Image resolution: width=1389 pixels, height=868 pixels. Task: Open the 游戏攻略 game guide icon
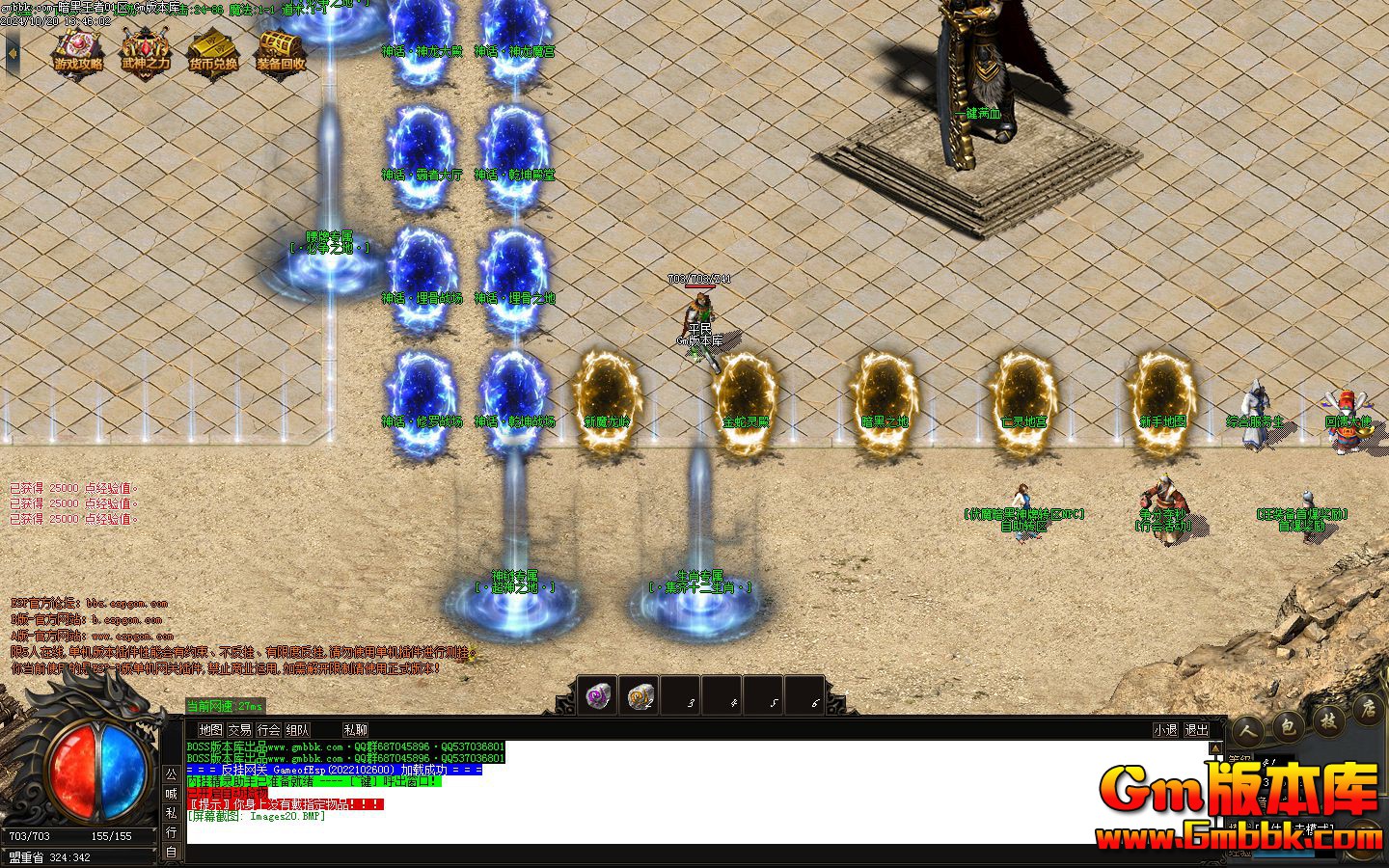[x=78, y=51]
